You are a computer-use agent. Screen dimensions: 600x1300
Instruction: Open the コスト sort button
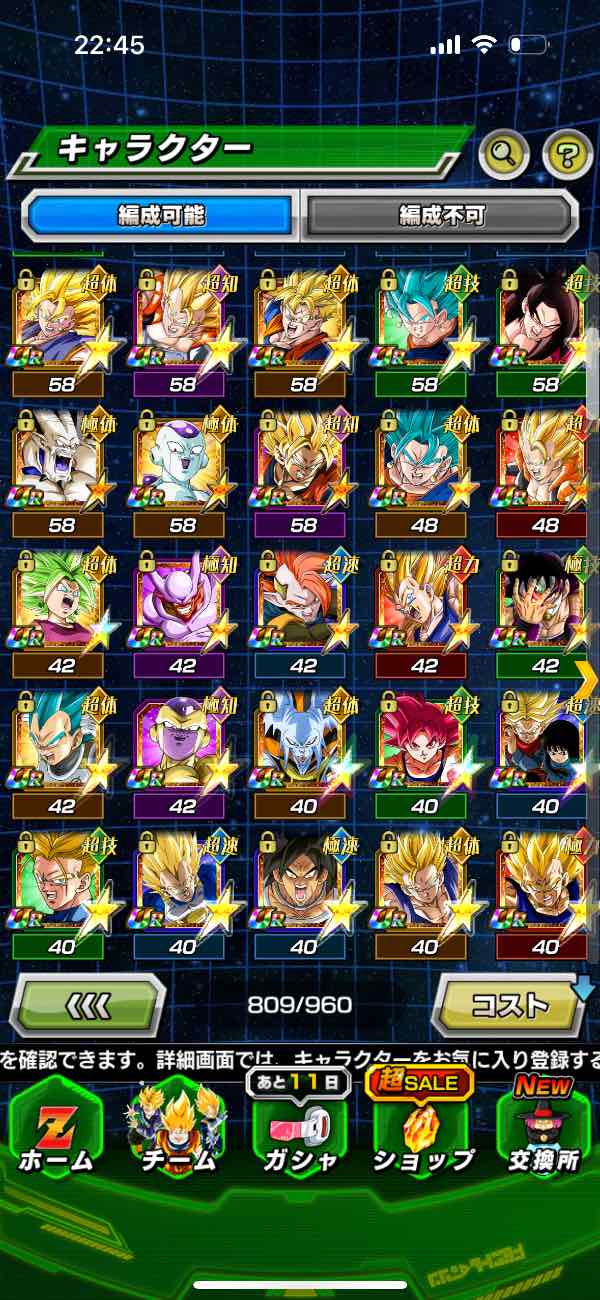510,1004
